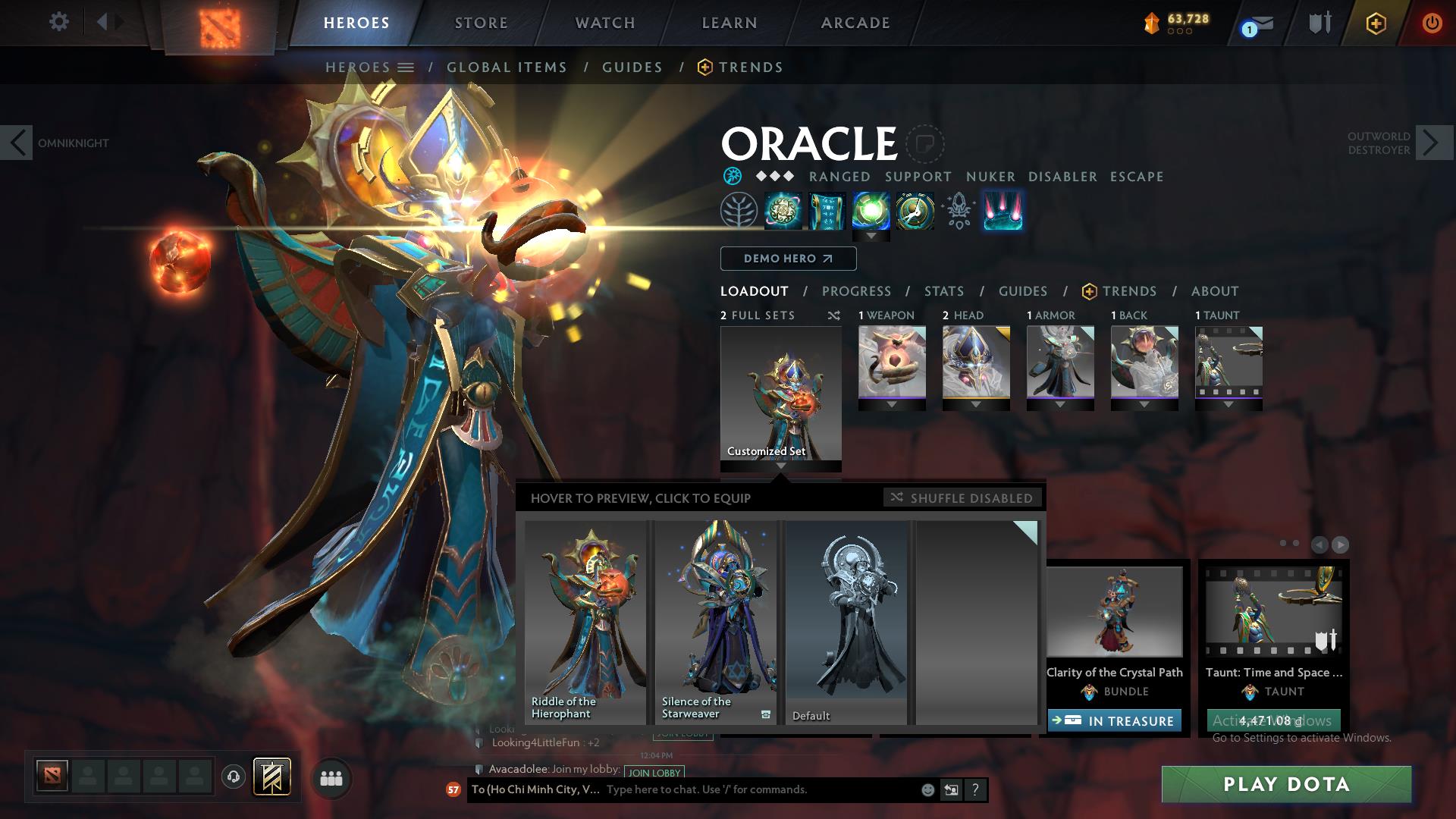The height and width of the screenshot is (819, 1456).
Task: Click the Demo Hero button
Action: [x=787, y=258]
